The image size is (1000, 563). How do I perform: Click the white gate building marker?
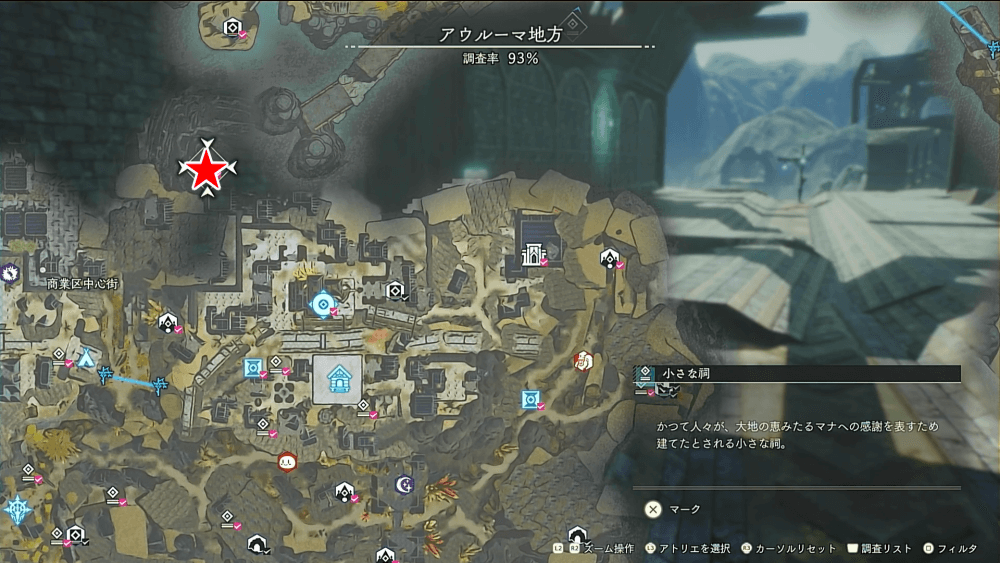click(x=531, y=255)
